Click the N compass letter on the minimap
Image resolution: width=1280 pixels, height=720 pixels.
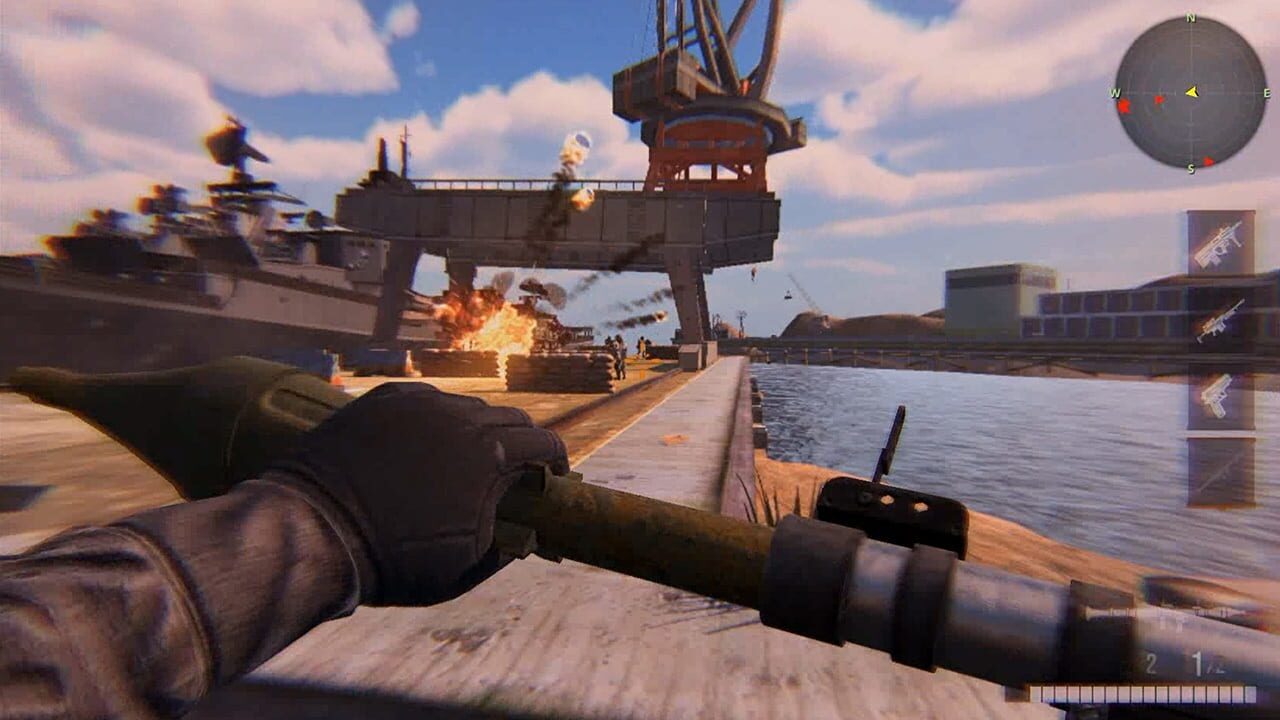[x=1189, y=17]
